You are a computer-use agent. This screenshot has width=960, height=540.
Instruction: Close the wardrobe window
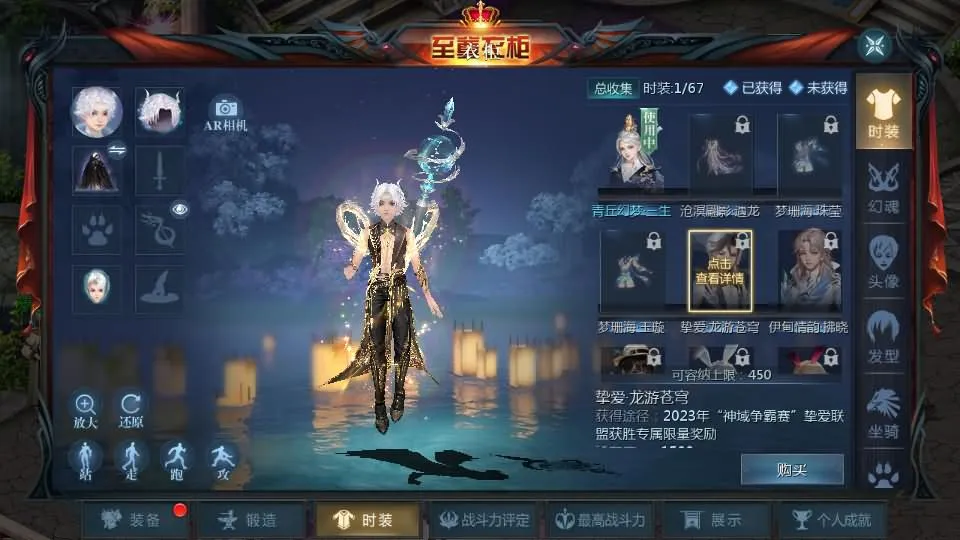click(874, 45)
